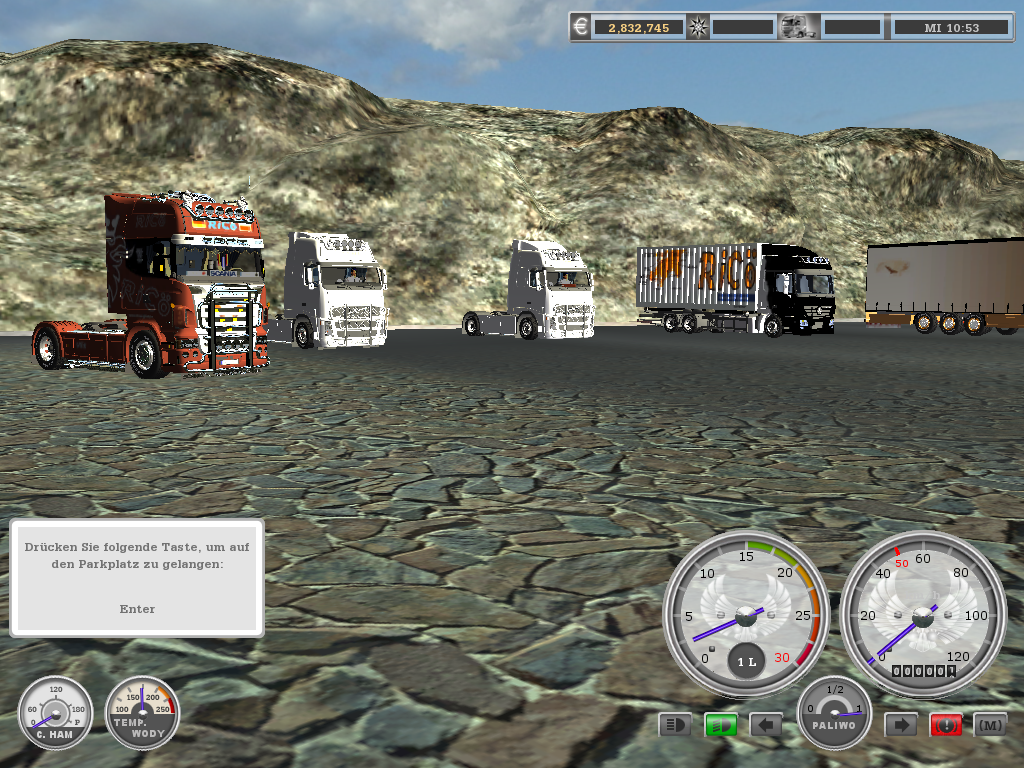Click the Euro money icon
Screen dimensions: 1024x768
click(582, 27)
